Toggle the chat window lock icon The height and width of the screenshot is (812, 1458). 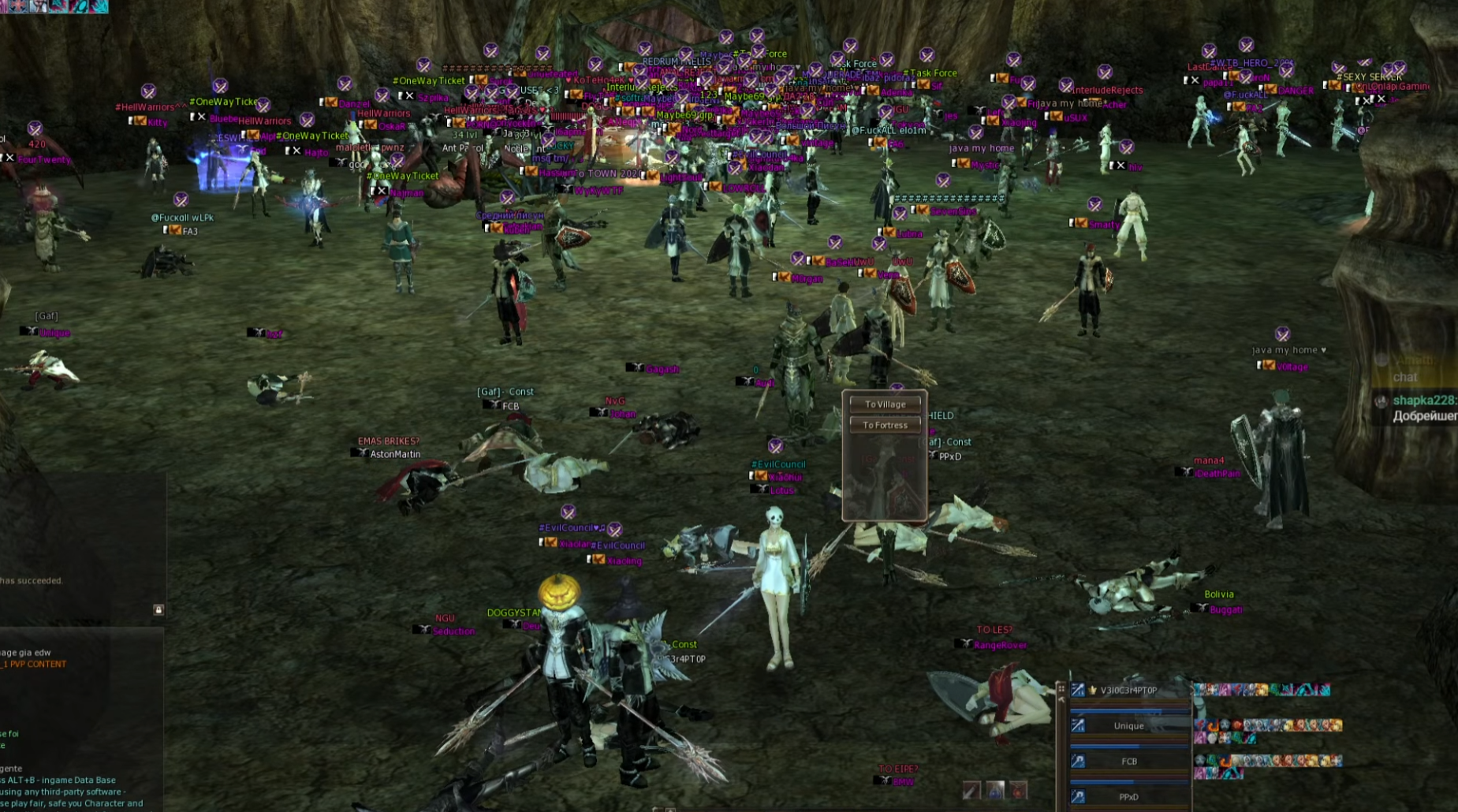pyautogui.click(x=158, y=609)
